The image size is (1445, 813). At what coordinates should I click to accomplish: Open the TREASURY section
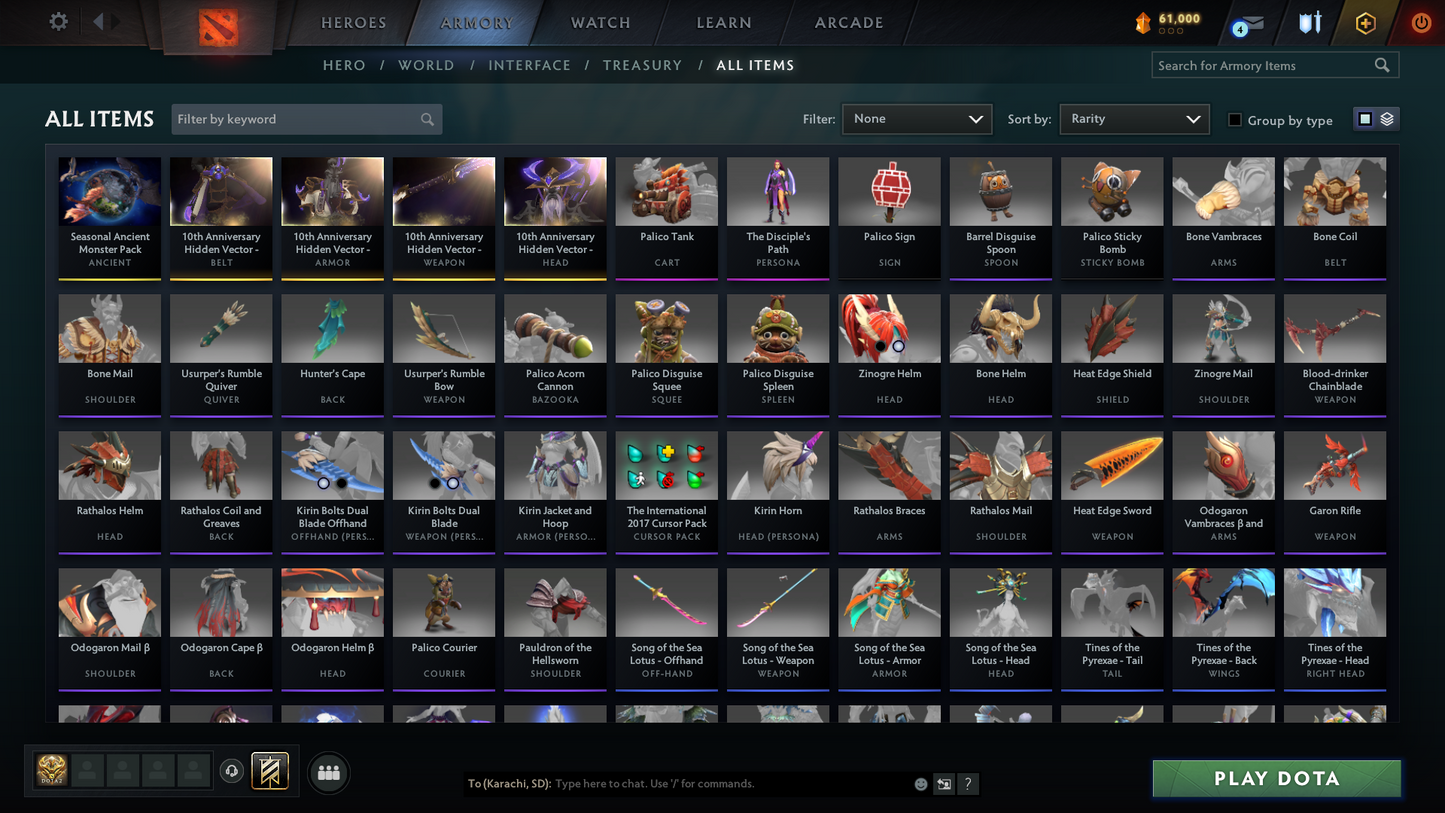[642, 65]
